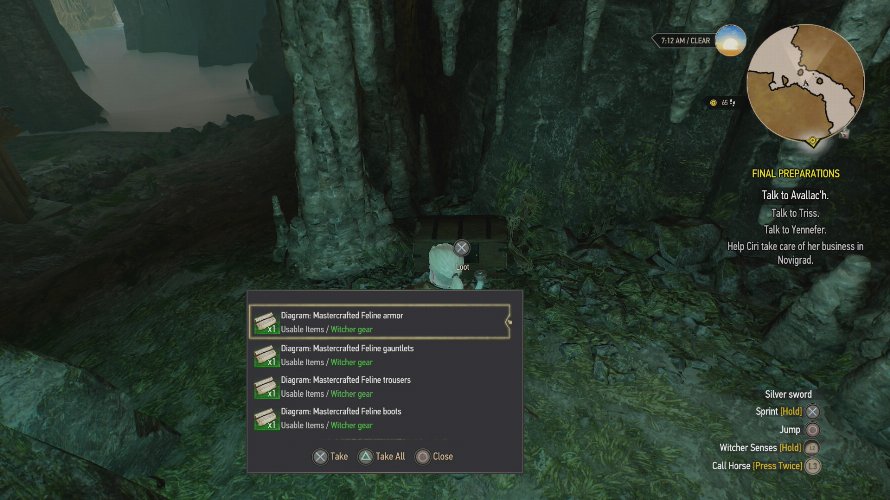This screenshot has height=500, width=890.
Task: Select the Final Preparations quest tracker
Action: 795,174
